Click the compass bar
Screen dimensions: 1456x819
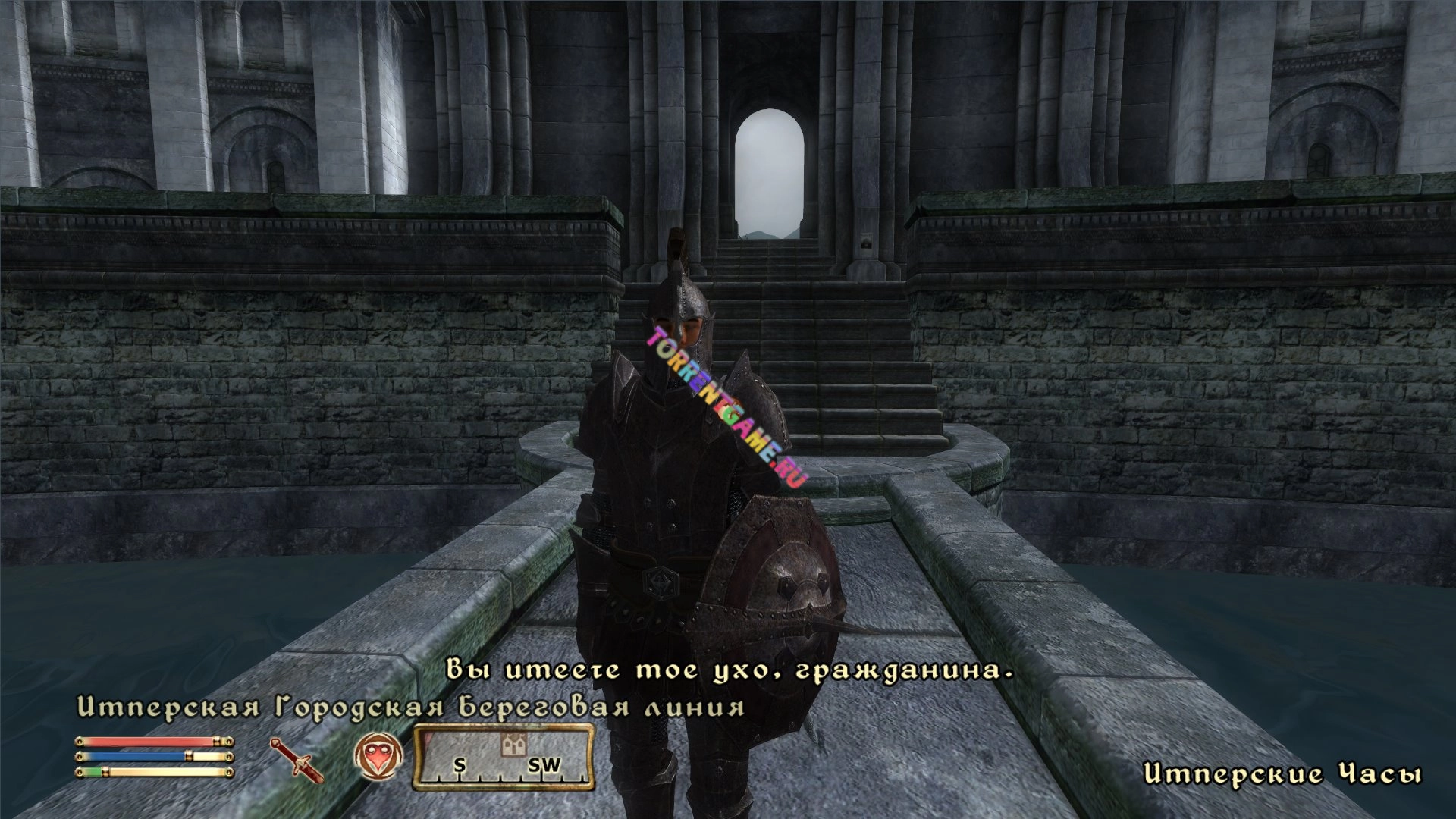coord(503,757)
